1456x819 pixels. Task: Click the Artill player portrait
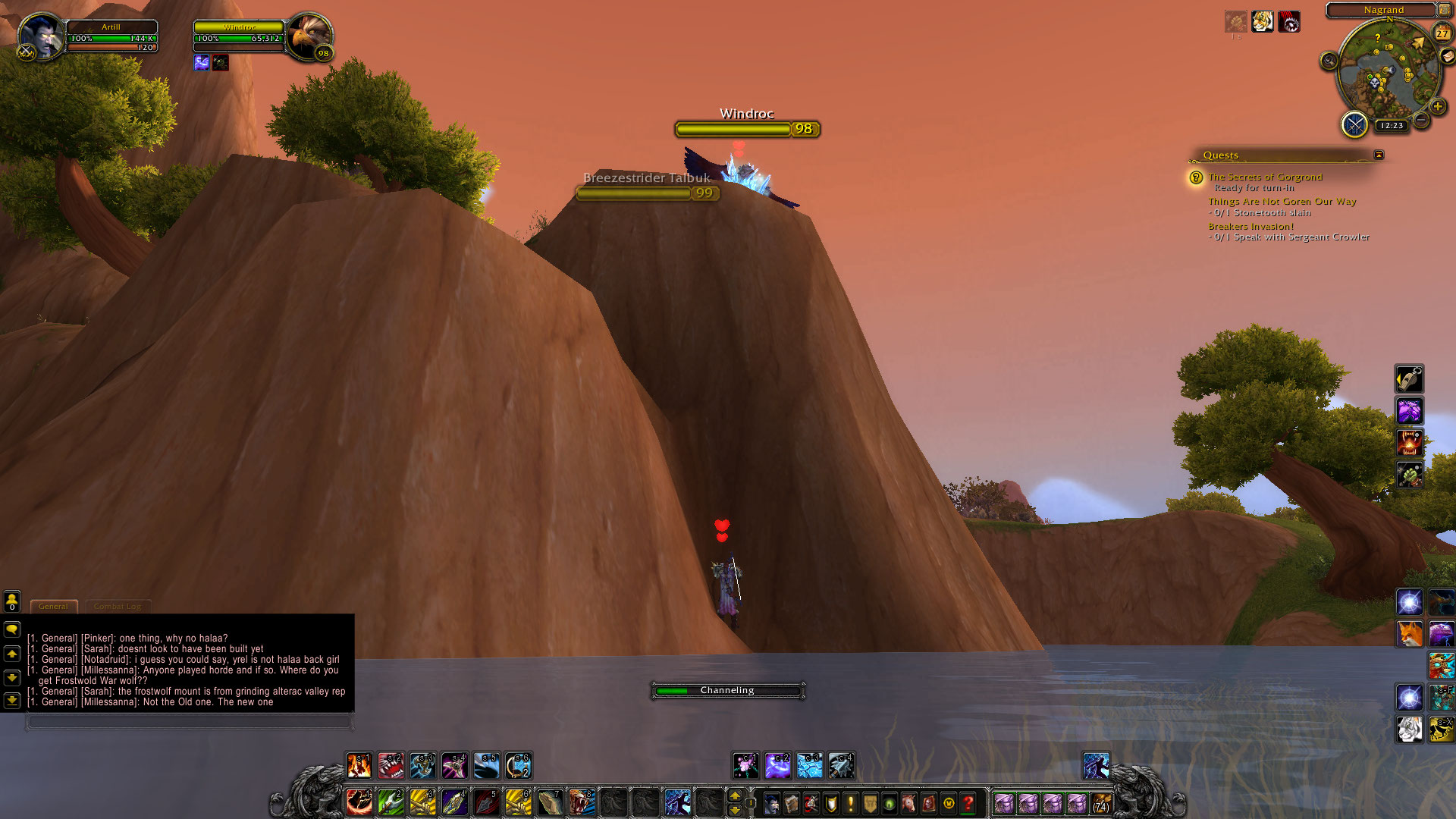click(x=41, y=36)
